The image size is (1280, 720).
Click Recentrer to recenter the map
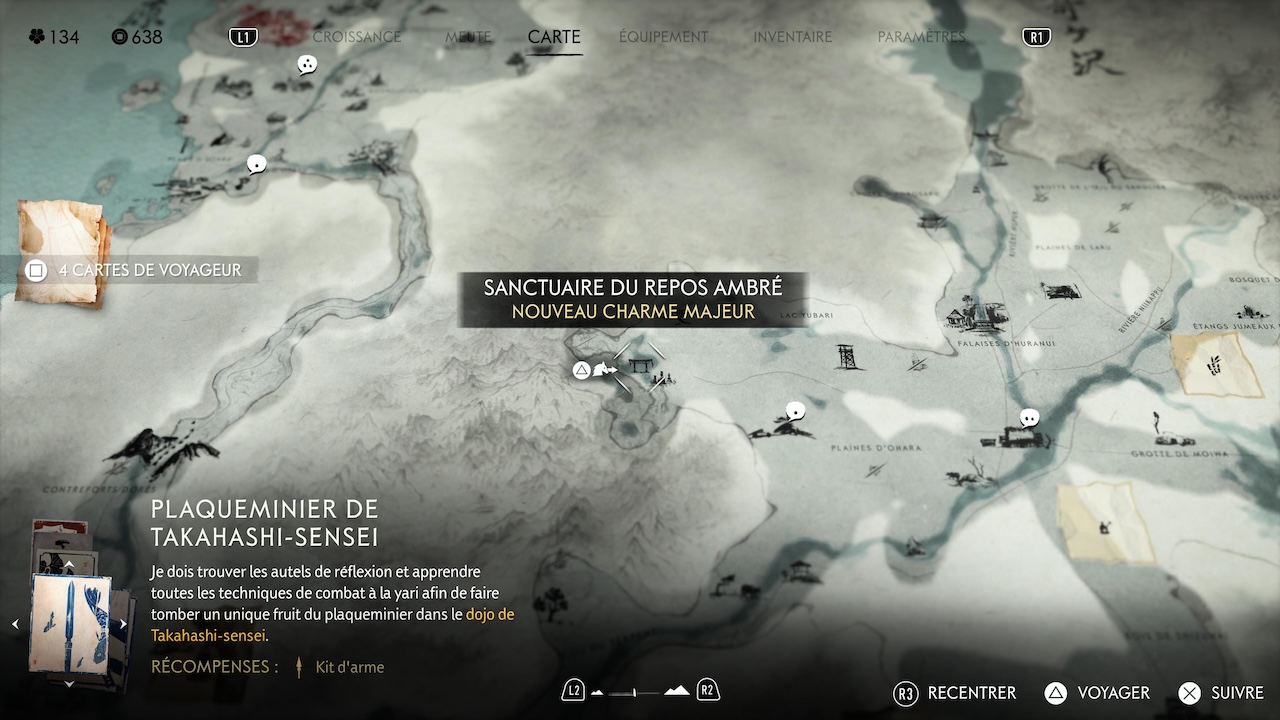(955, 693)
